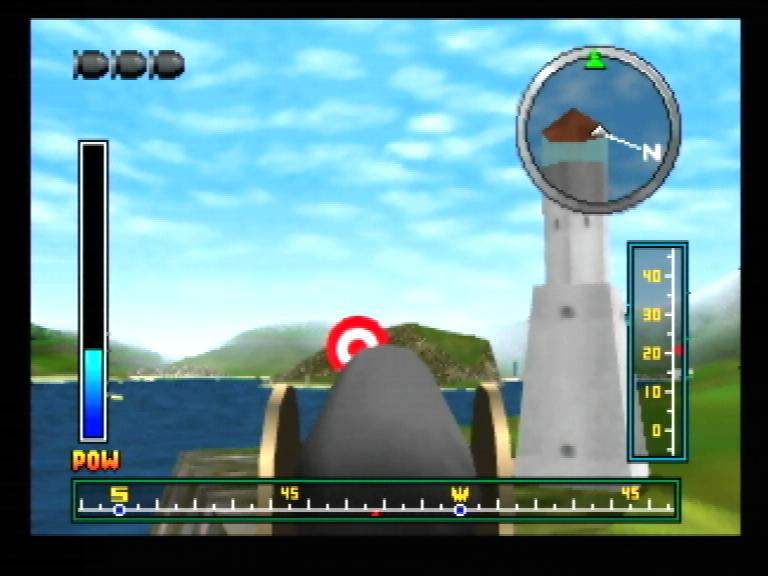Click the green arrow atop the radar

595,60
